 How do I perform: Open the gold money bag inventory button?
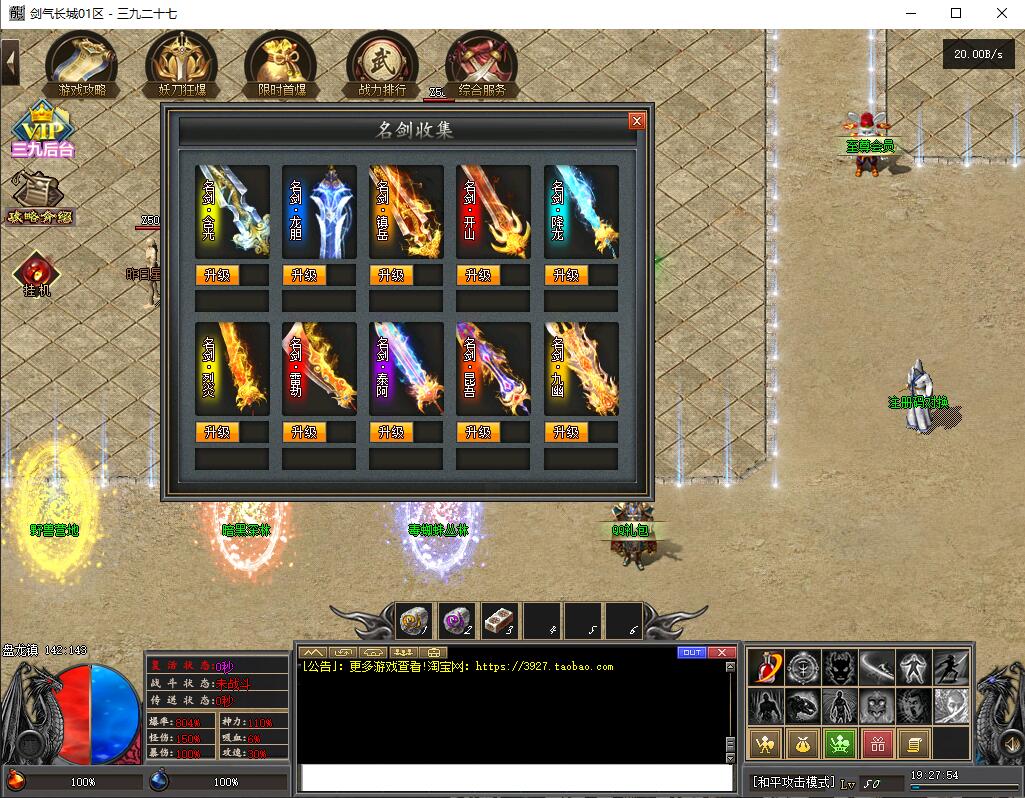[801, 743]
